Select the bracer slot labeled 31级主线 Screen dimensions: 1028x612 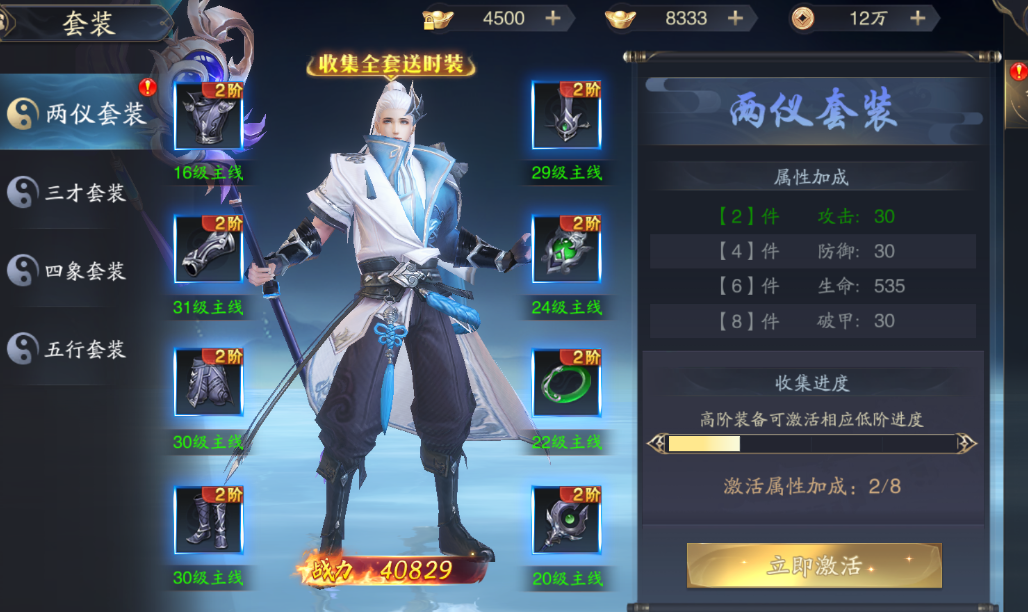209,251
